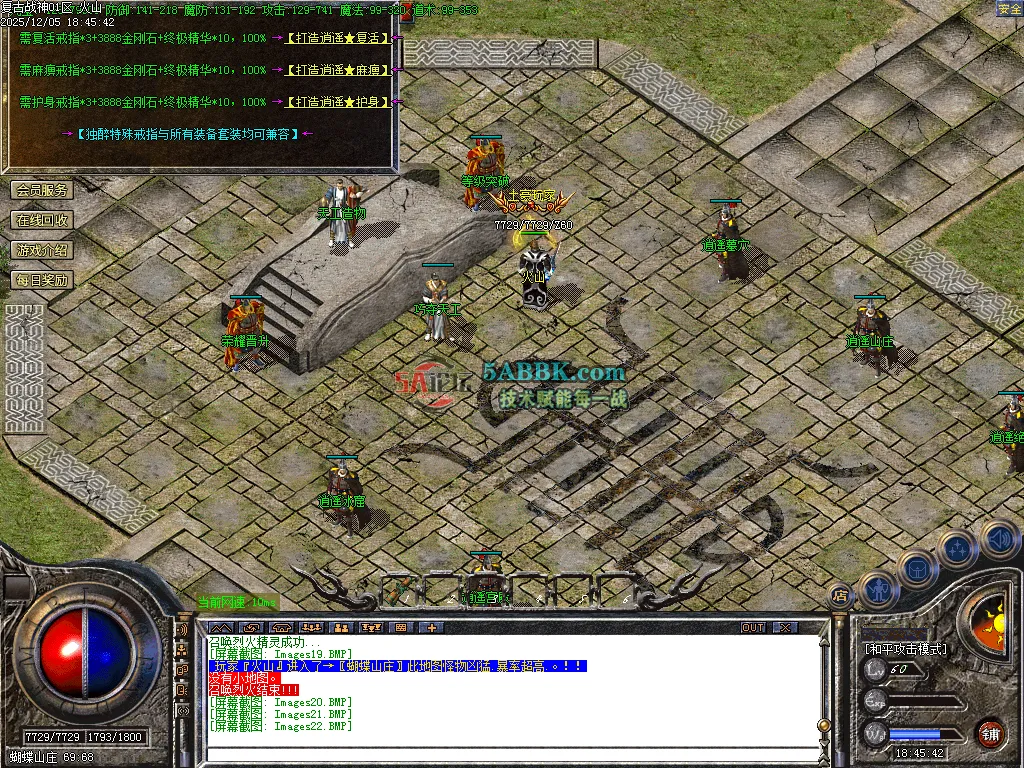Click the 安全 button in the corner
Screen dimensions: 1024x768
point(1009,9)
